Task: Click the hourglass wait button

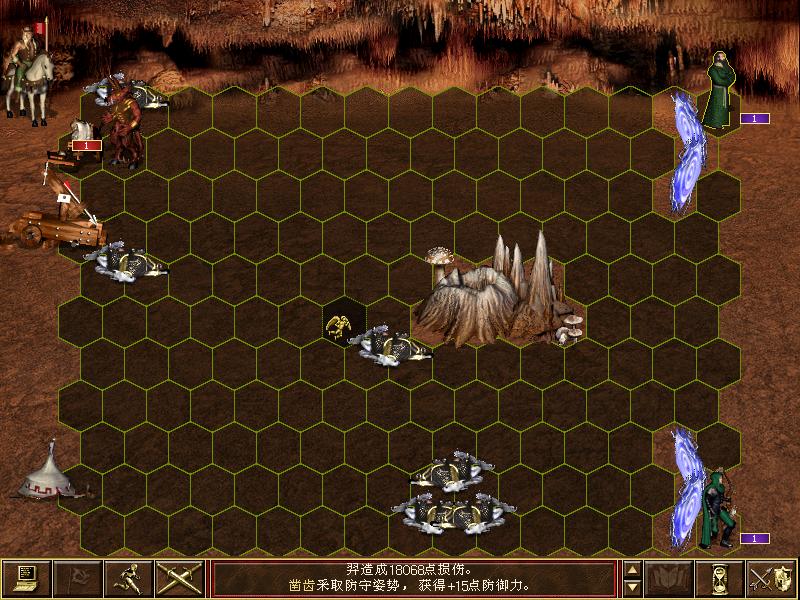Action: click(x=721, y=578)
